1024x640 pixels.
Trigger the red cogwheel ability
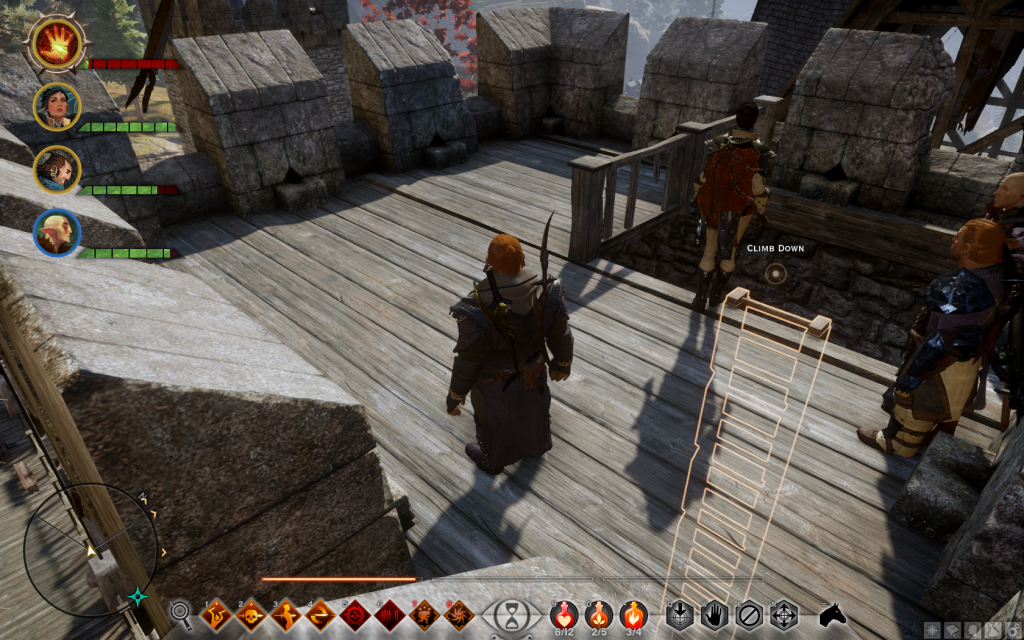coord(355,613)
